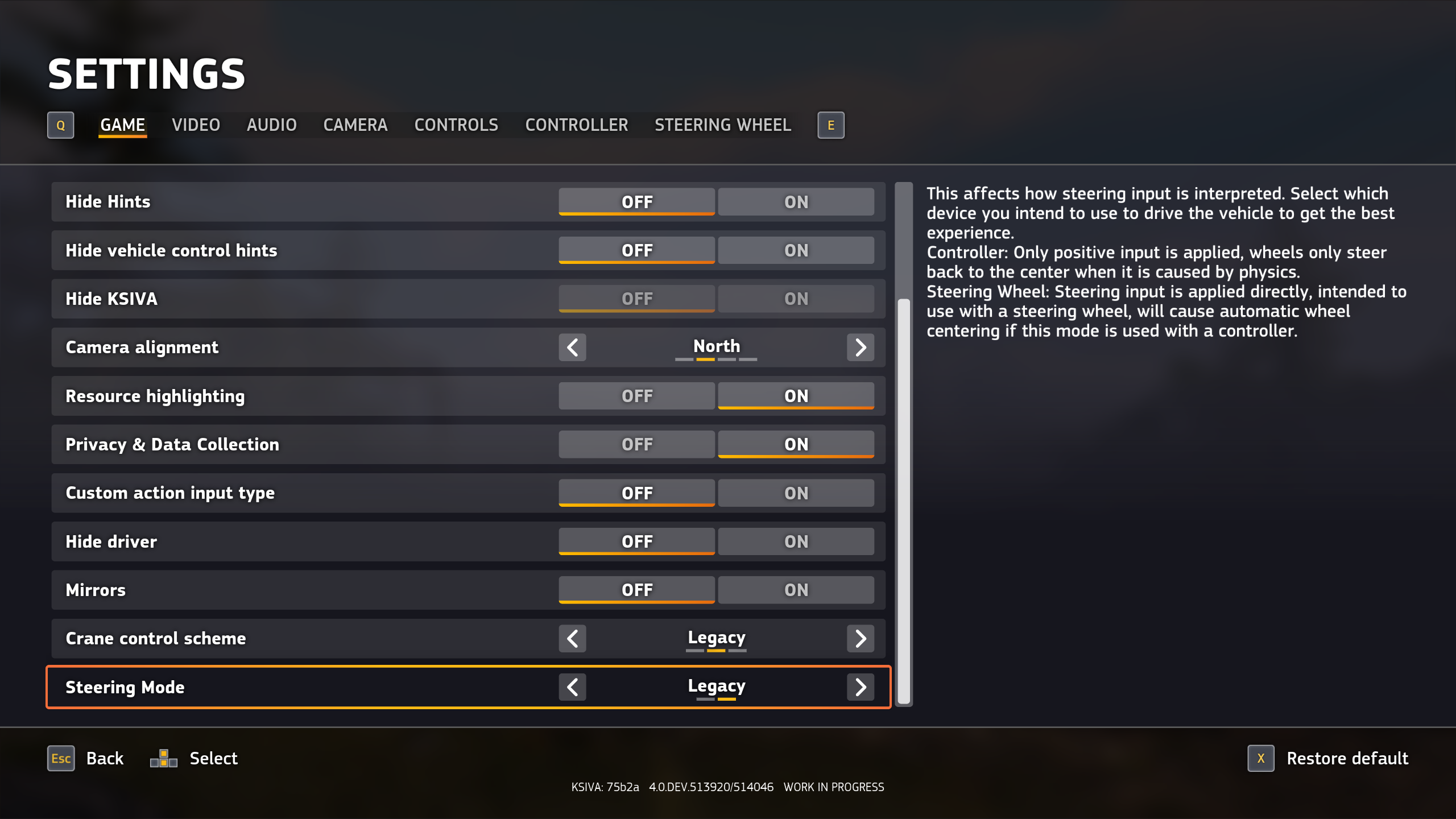Go to the CAMERA tab
This screenshot has height=819, width=1456.
pyautogui.click(x=355, y=125)
